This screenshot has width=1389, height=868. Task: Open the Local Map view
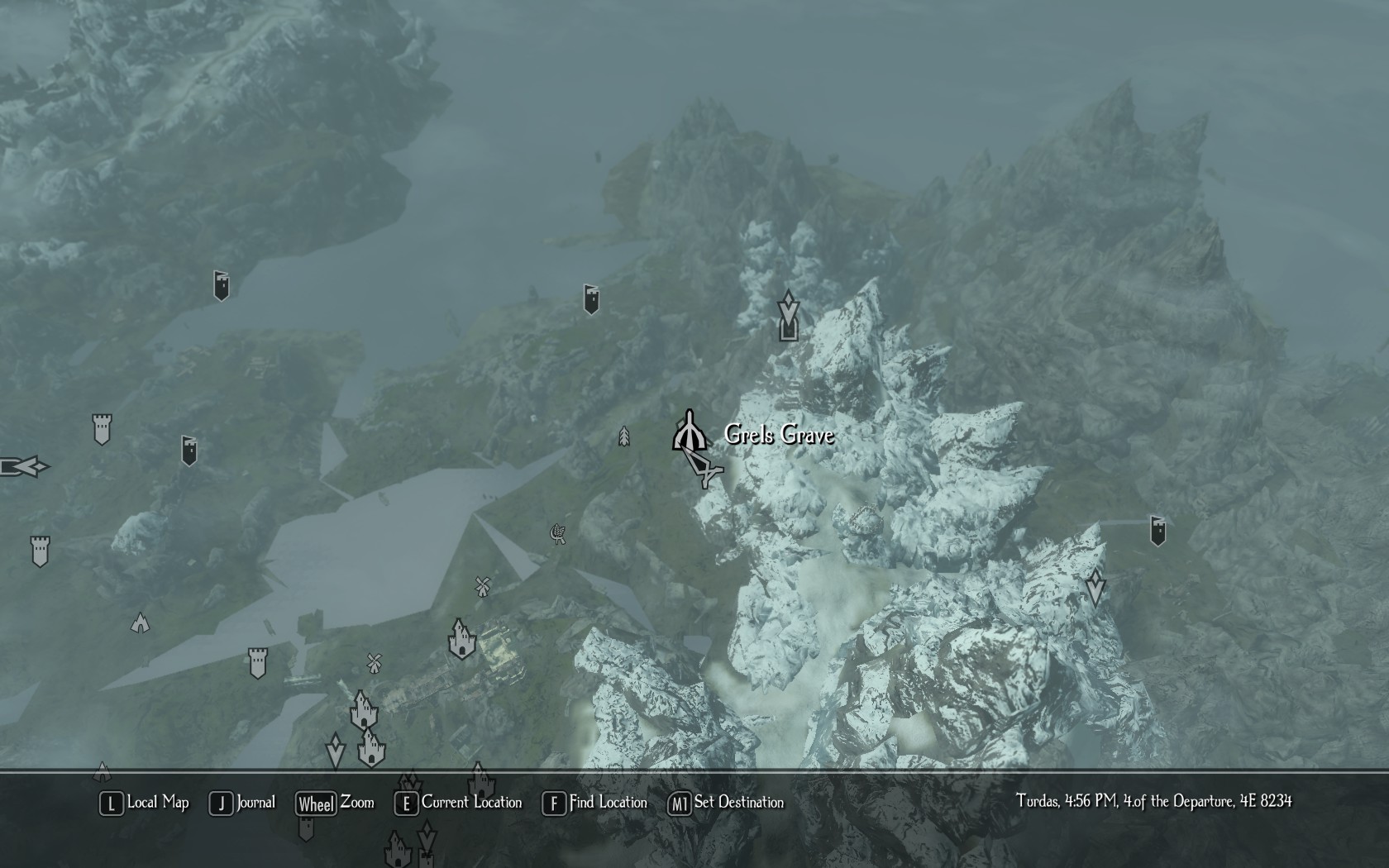pyautogui.click(x=145, y=803)
